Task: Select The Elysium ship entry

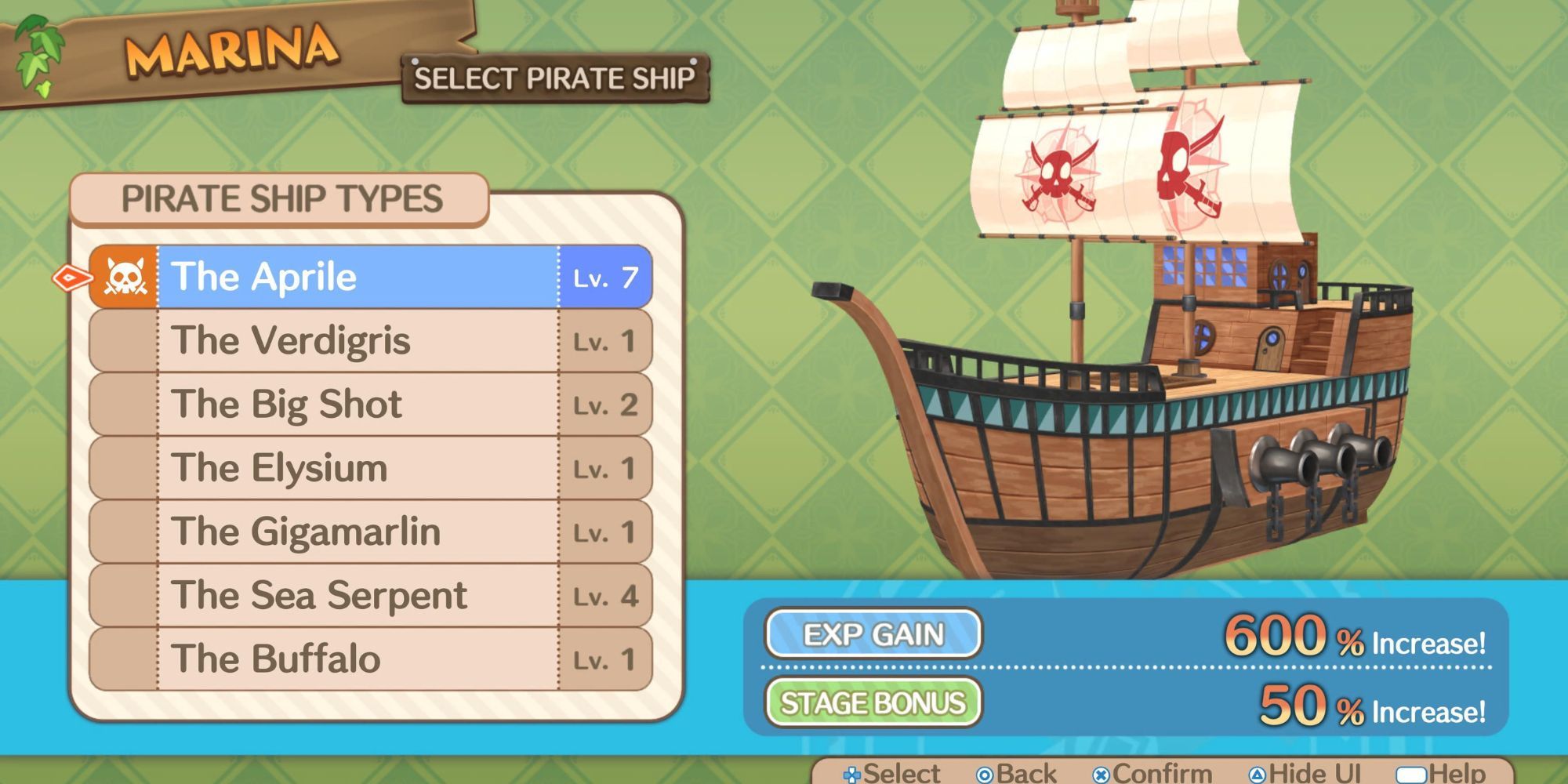Action: (368, 468)
